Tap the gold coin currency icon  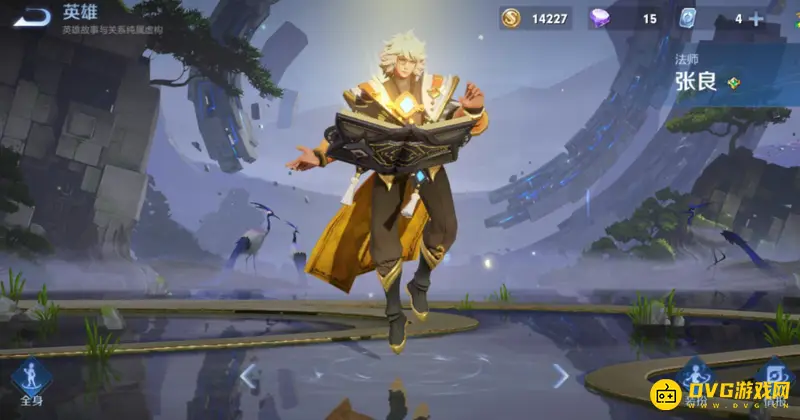(x=510, y=18)
